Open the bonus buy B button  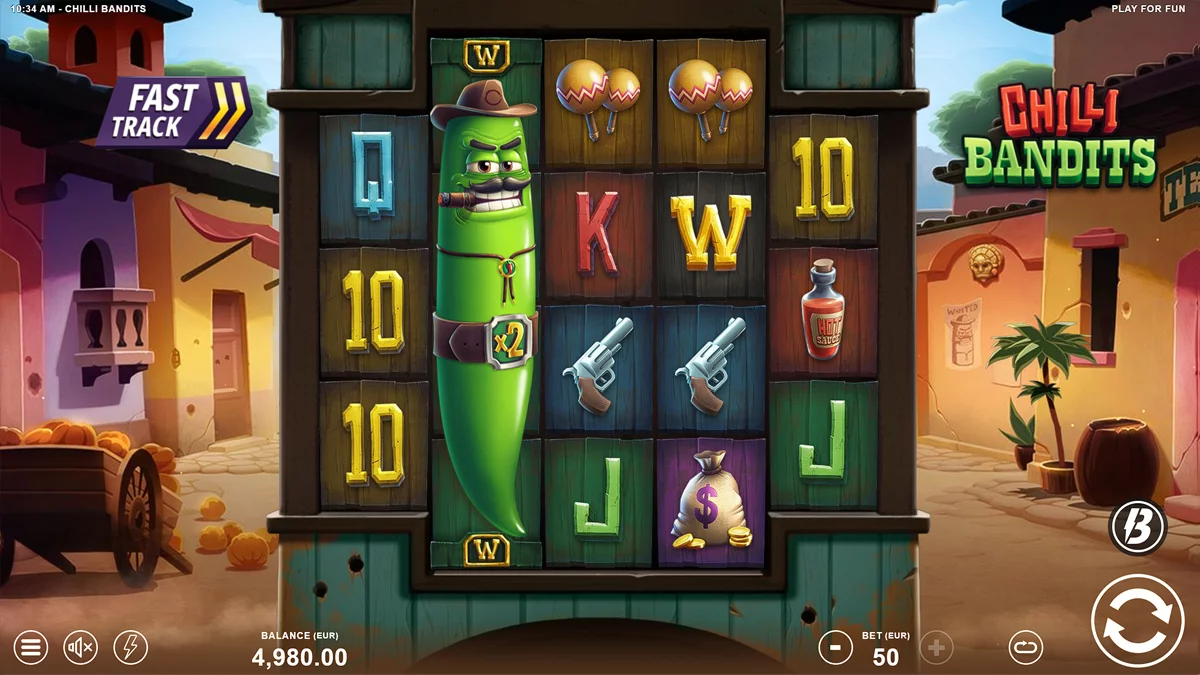[x=1137, y=527]
